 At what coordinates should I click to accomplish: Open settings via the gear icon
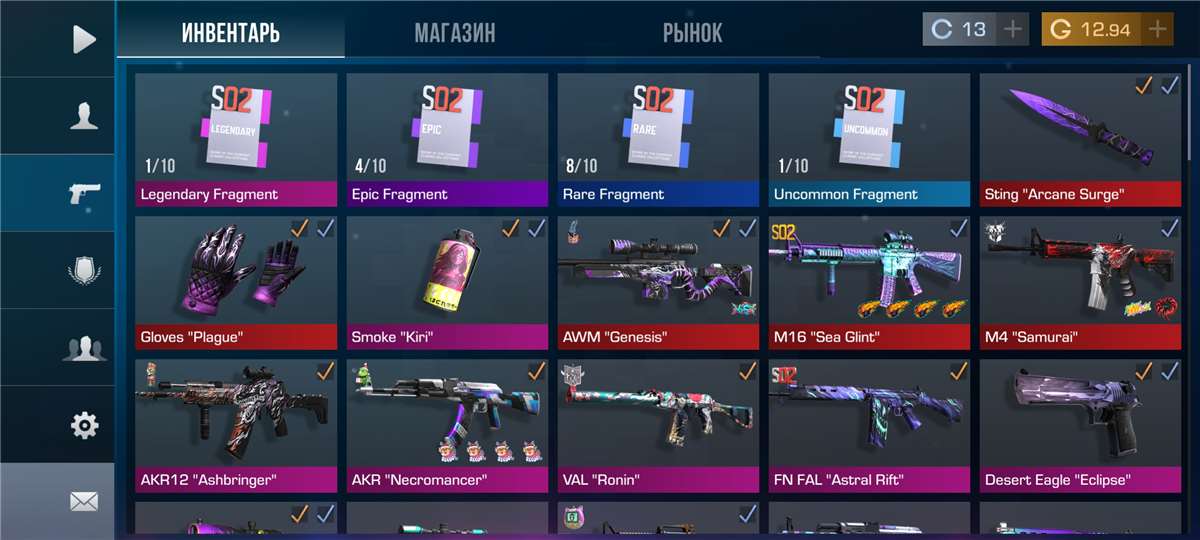coord(84,425)
